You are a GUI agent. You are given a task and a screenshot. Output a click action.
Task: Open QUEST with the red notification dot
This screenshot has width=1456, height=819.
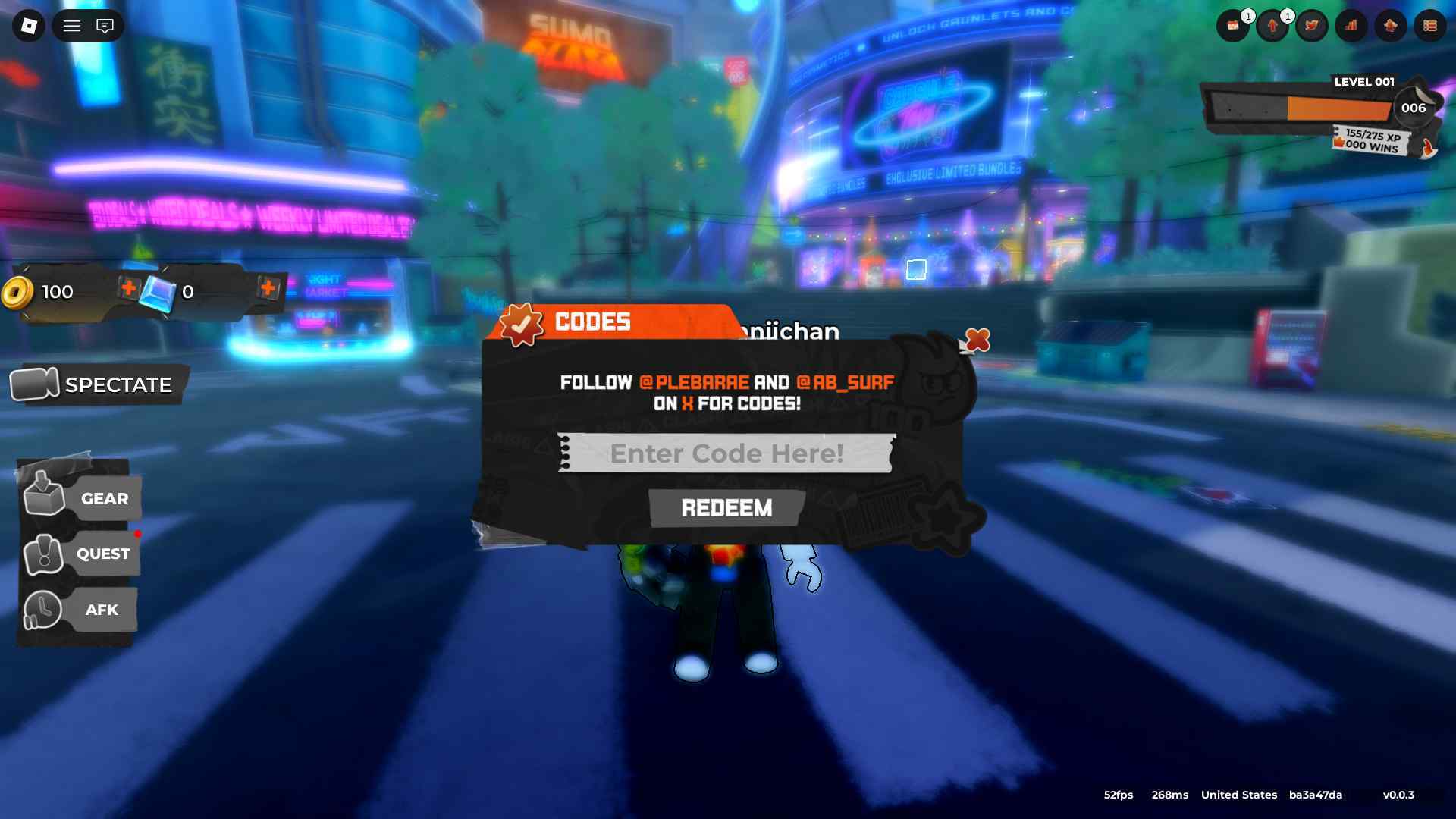(x=102, y=554)
